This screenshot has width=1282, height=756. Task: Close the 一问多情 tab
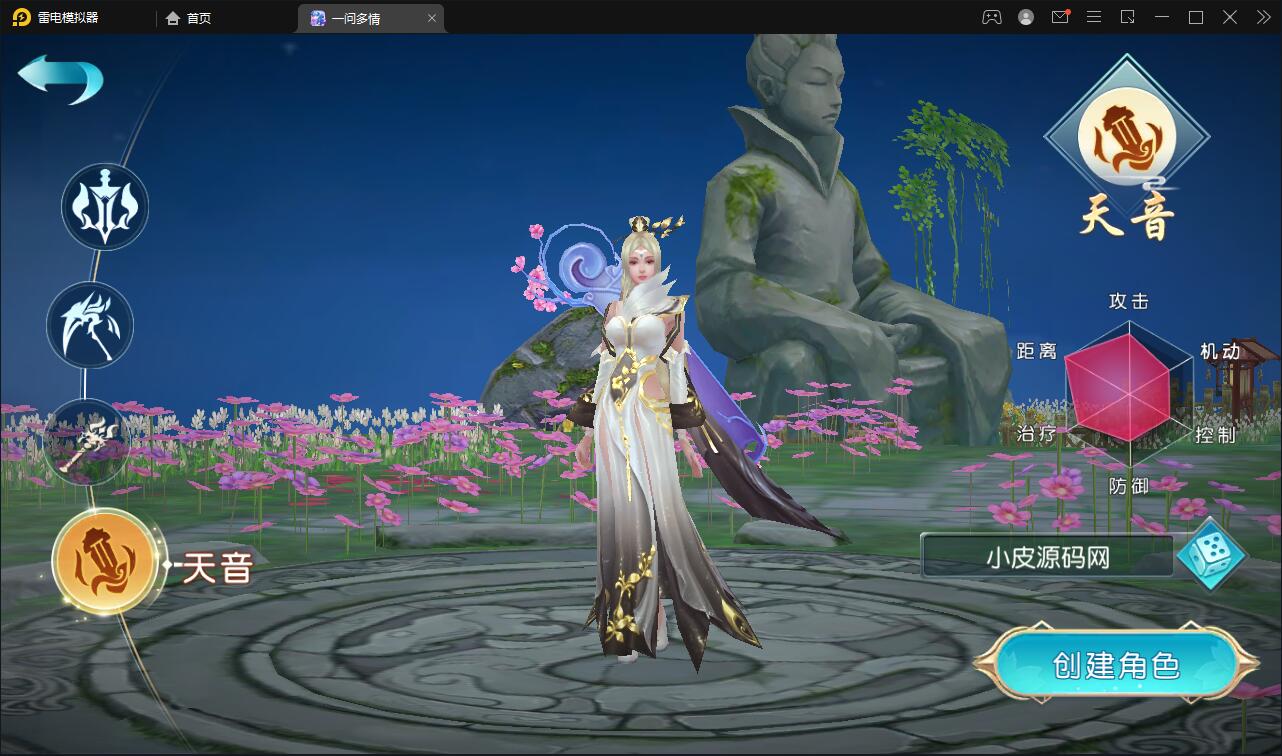tap(431, 18)
